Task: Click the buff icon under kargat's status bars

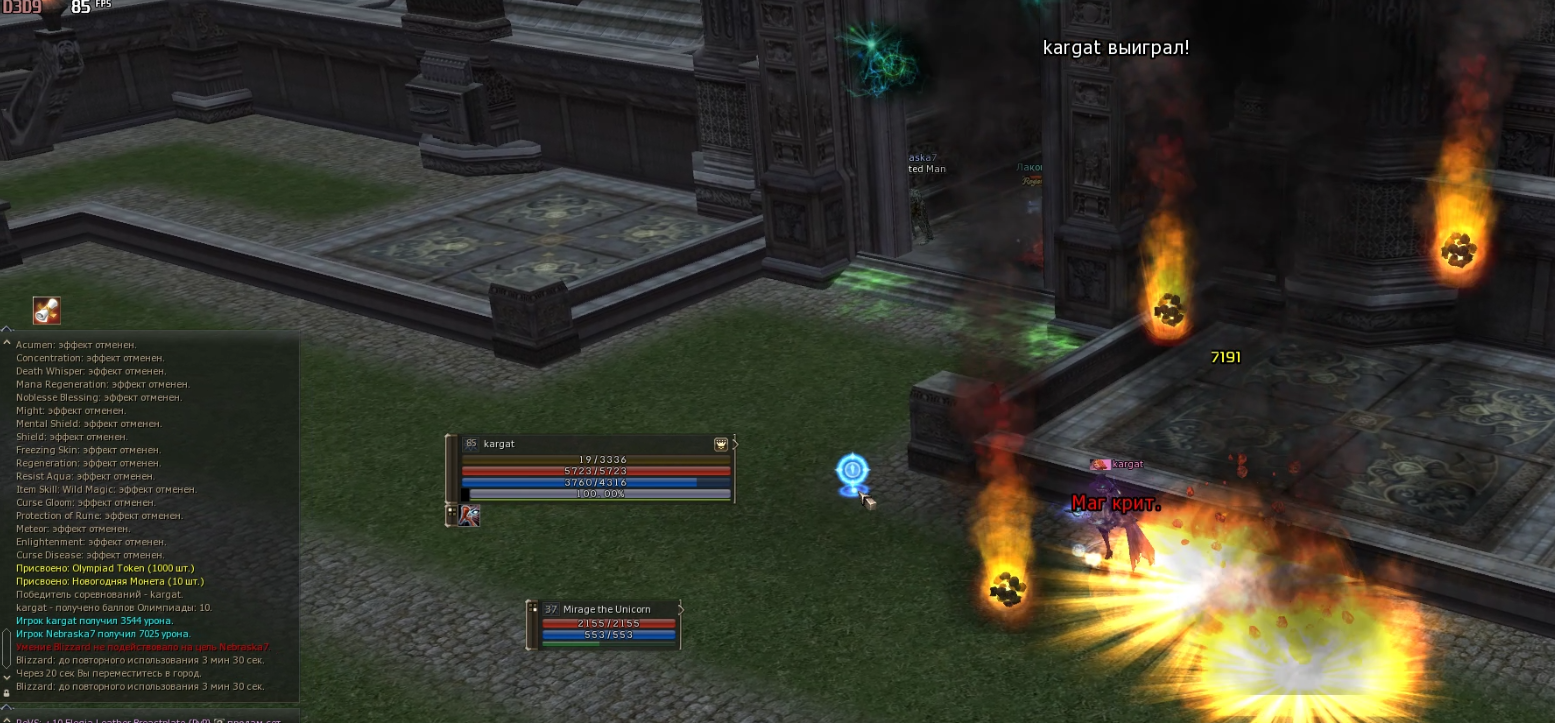Action: pyautogui.click(x=469, y=516)
